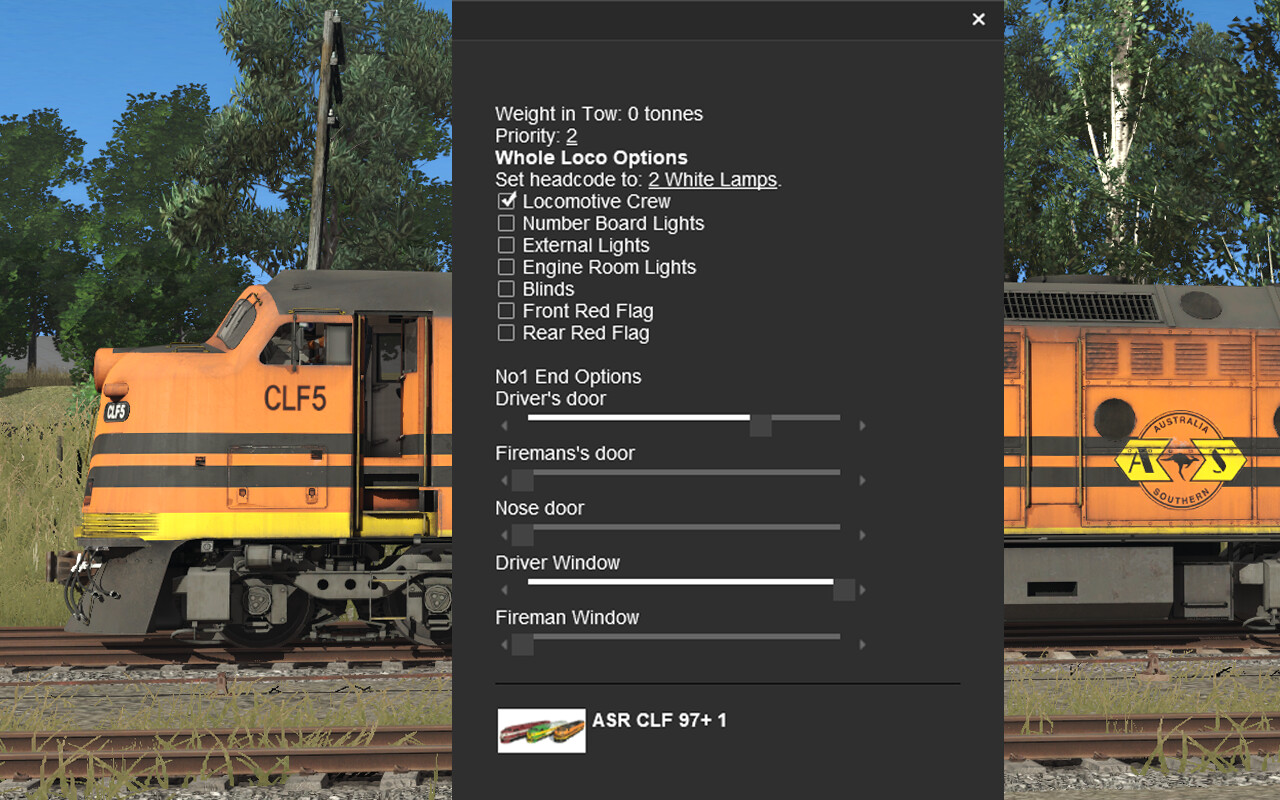Image resolution: width=1280 pixels, height=800 pixels.
Task: Click right arrow on Nose door slider
Action: coord(863,534)
